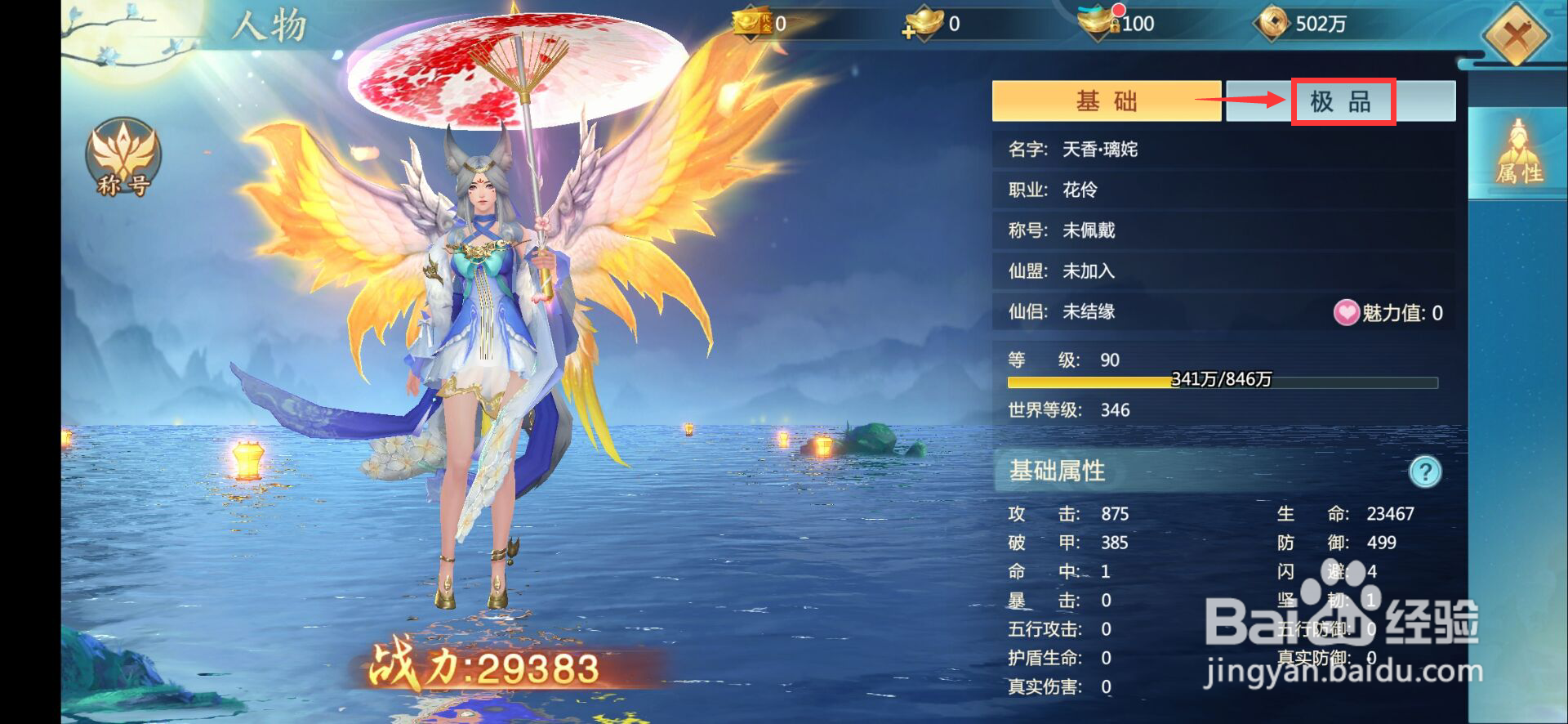The image size is (1568, 724).
Task: Open the 称号 title panel
Action: tap(121, 157)
